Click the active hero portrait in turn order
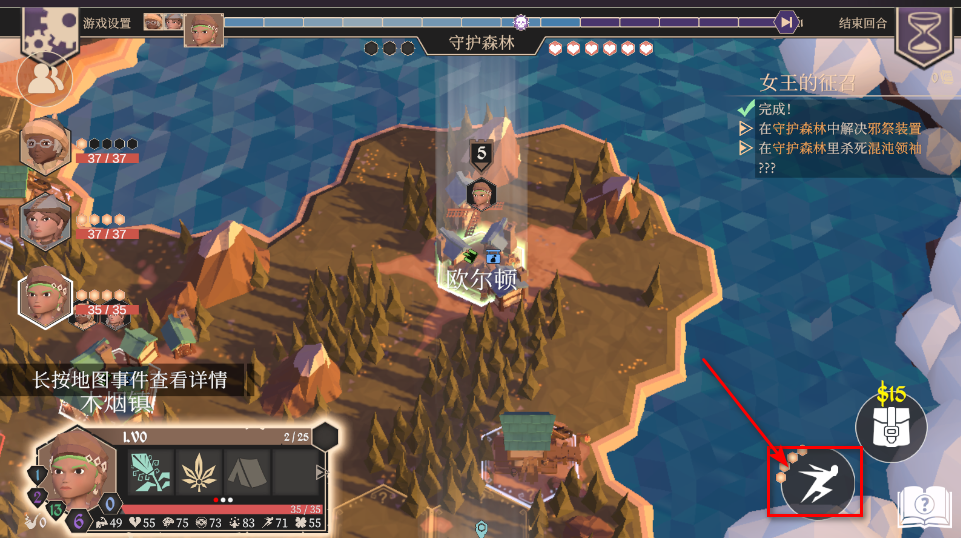Viewport: 961px width, 538px height. click(205, 29)
